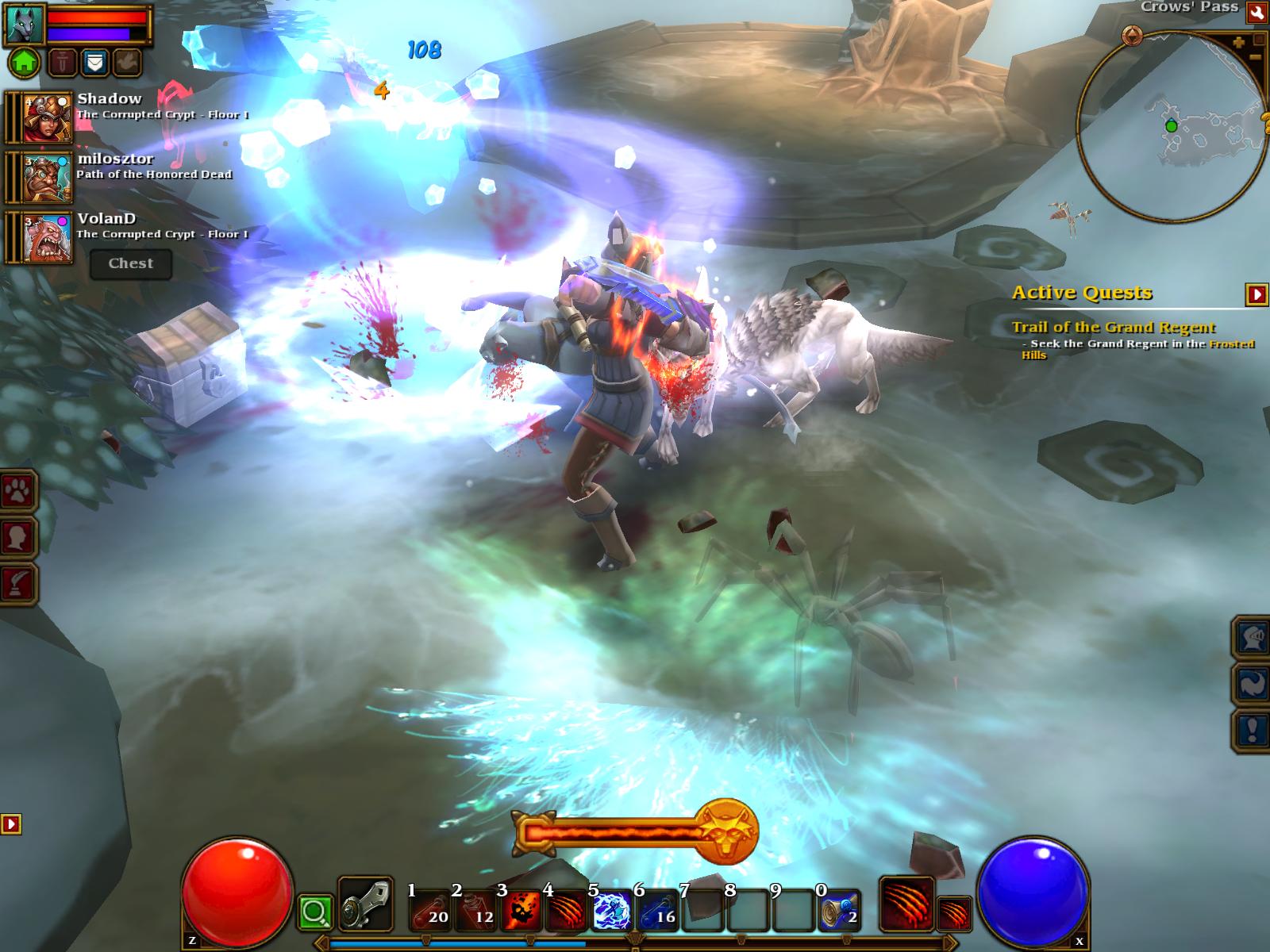Open the wrench settings menu
The width and height of the screenshot is (1270, 952).
click(x=1257, y=12)
